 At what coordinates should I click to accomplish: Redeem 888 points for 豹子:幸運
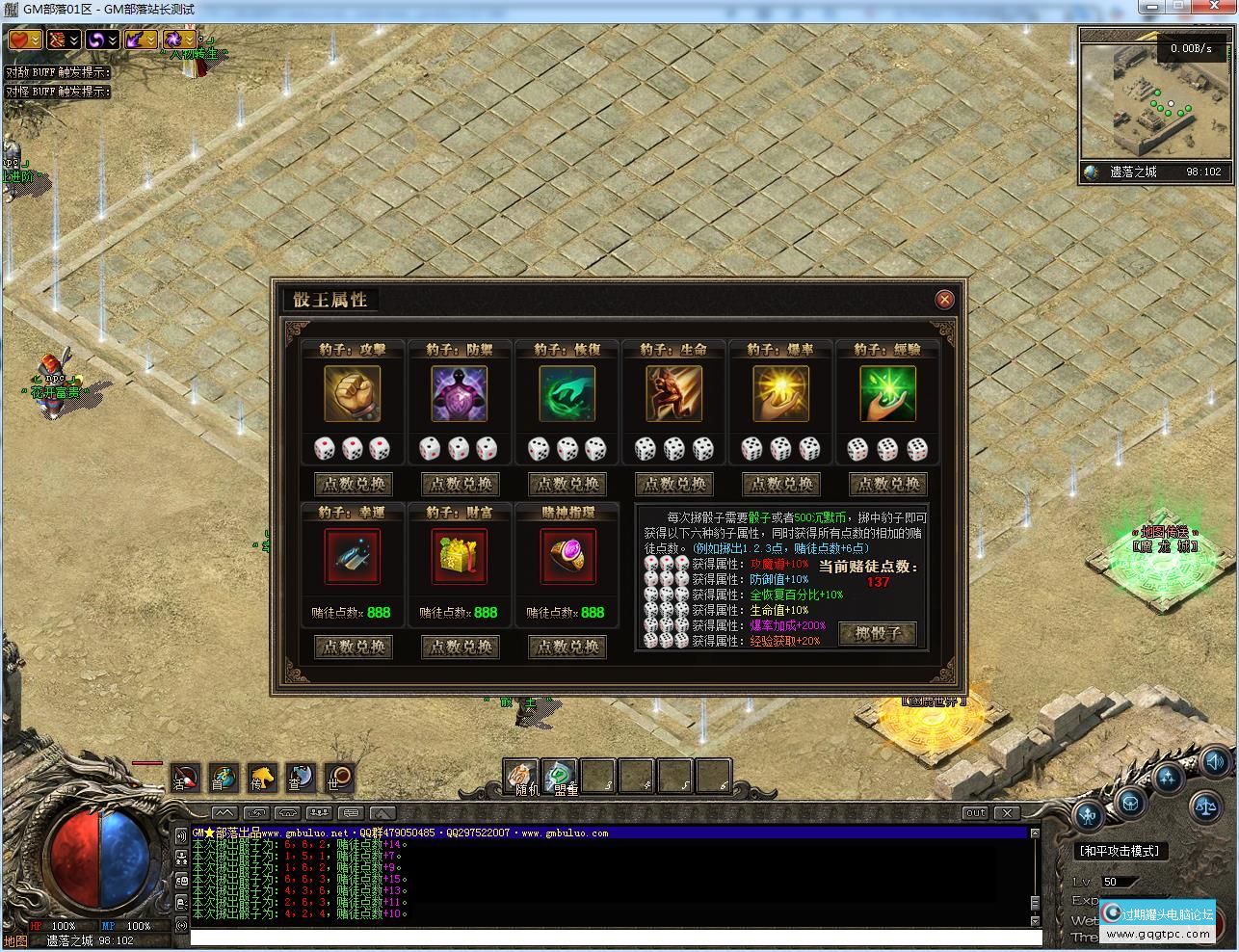353,647
